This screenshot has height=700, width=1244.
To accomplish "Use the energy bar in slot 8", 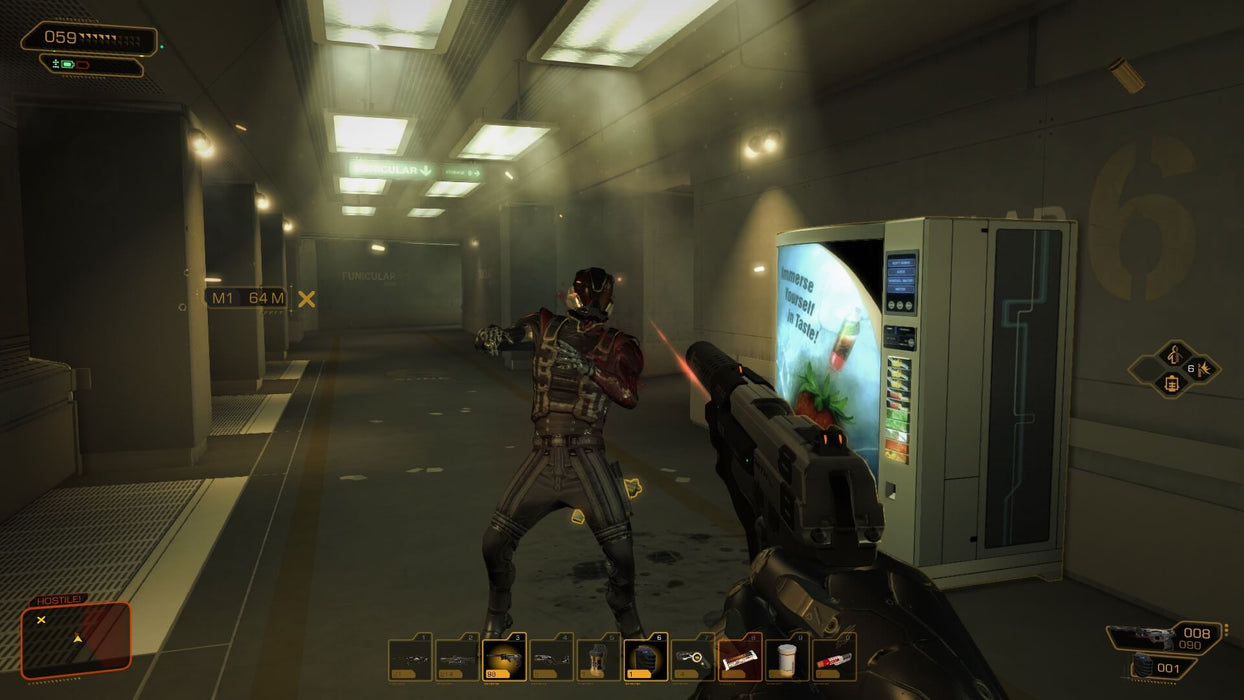I will 739,658.
